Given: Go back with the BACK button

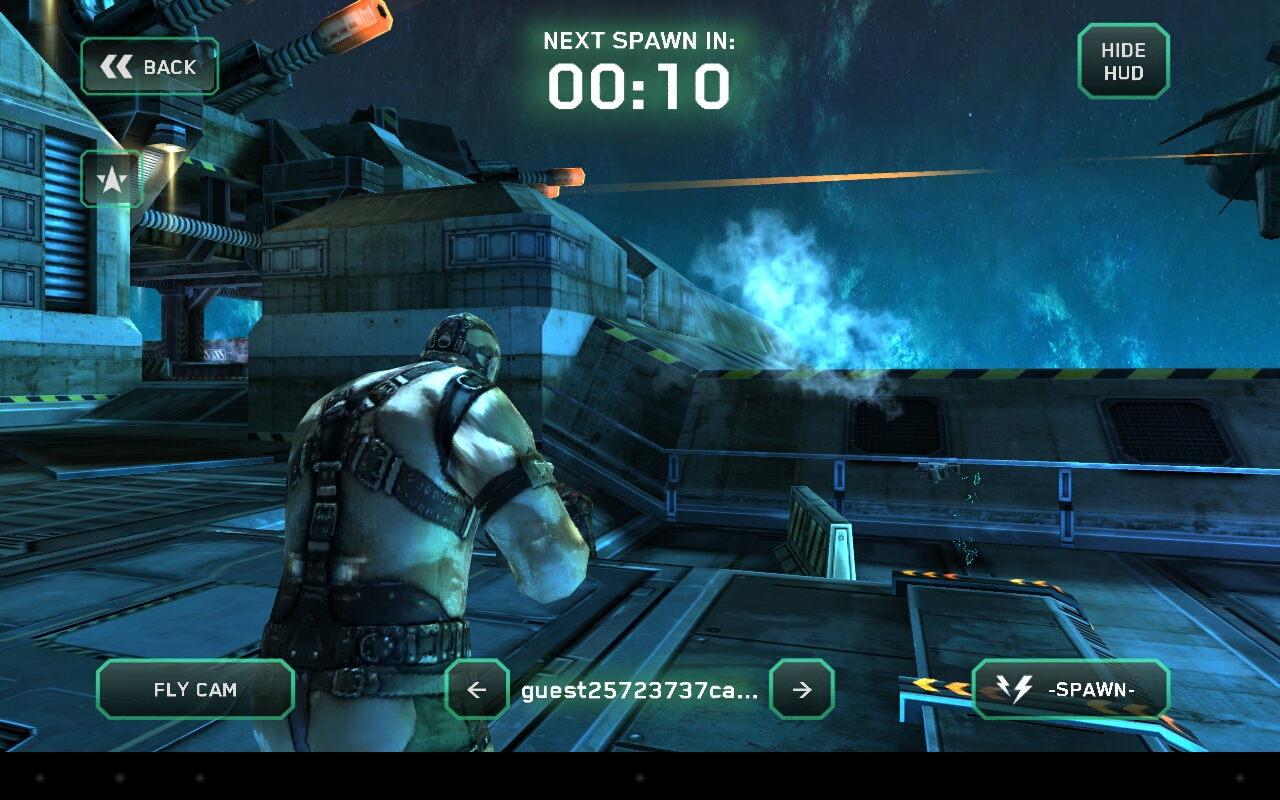Looking at the screenshot, I should [150, 67].
